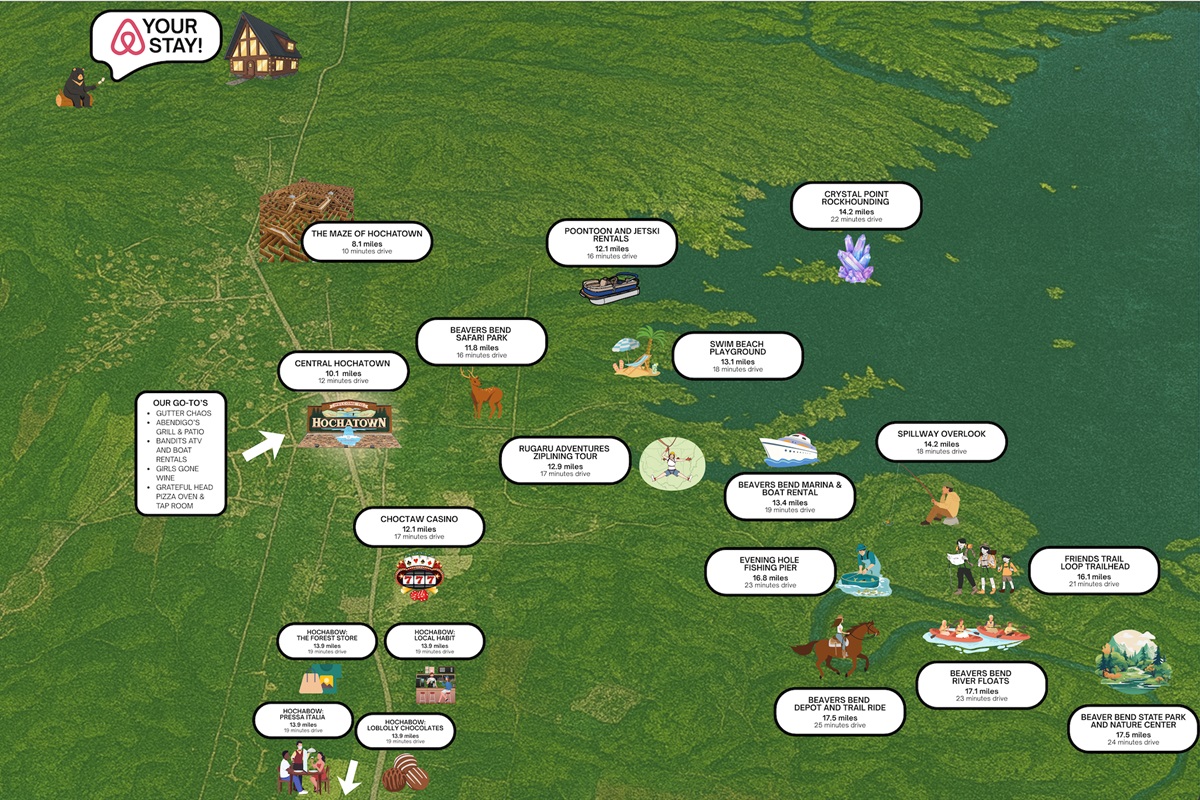Choose the Beavers Bend Safari Park label
Viewport: 1200px width, 800px height.
tap(481, 341)
